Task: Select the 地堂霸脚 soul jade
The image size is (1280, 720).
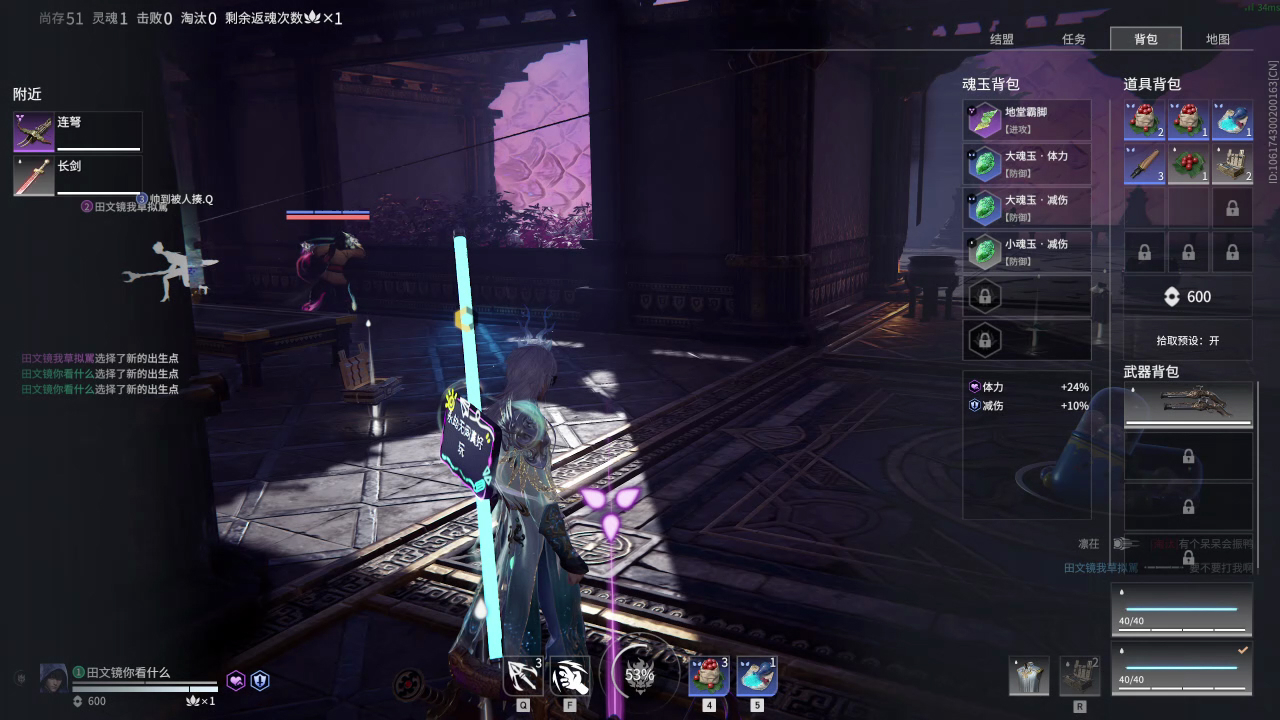Action: point(1027,120)
